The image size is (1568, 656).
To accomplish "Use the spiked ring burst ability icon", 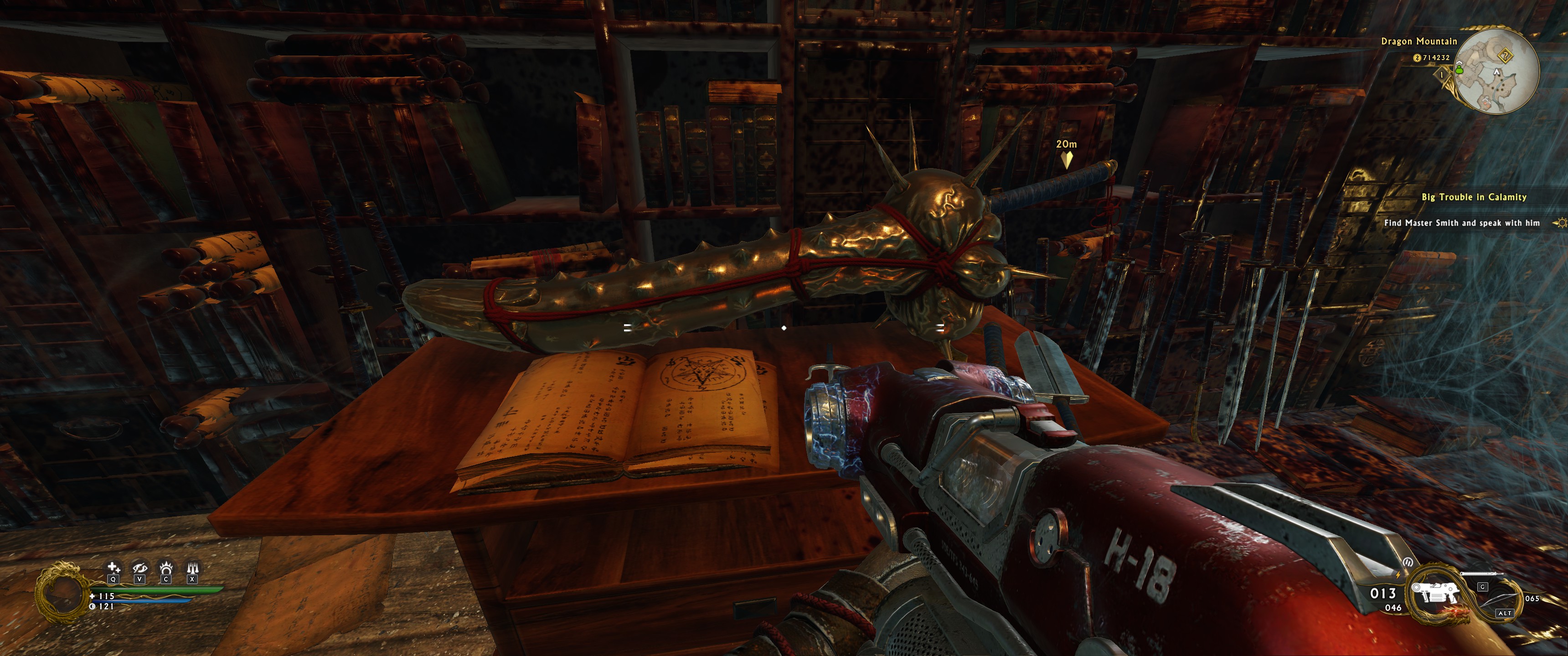I will pyautogui.click(x=165, y=569).
